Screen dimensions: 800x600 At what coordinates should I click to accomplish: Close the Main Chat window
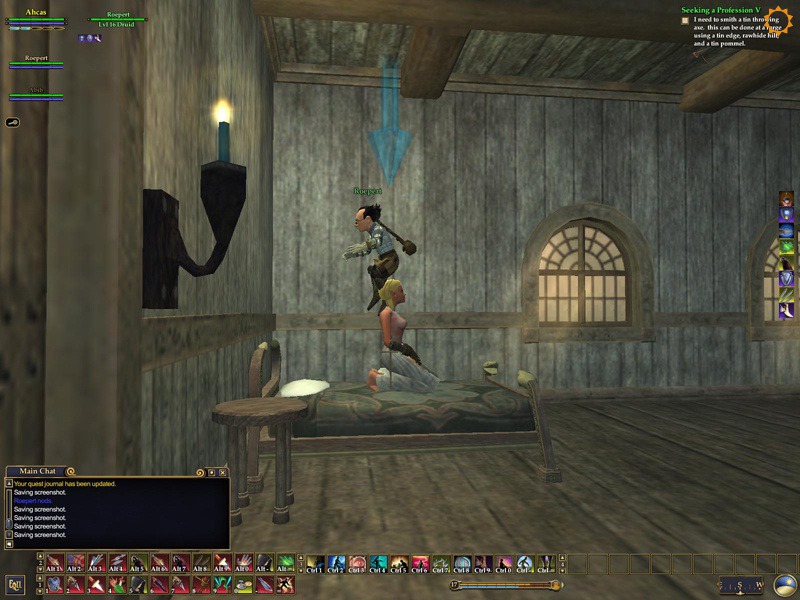click(223, 472)
